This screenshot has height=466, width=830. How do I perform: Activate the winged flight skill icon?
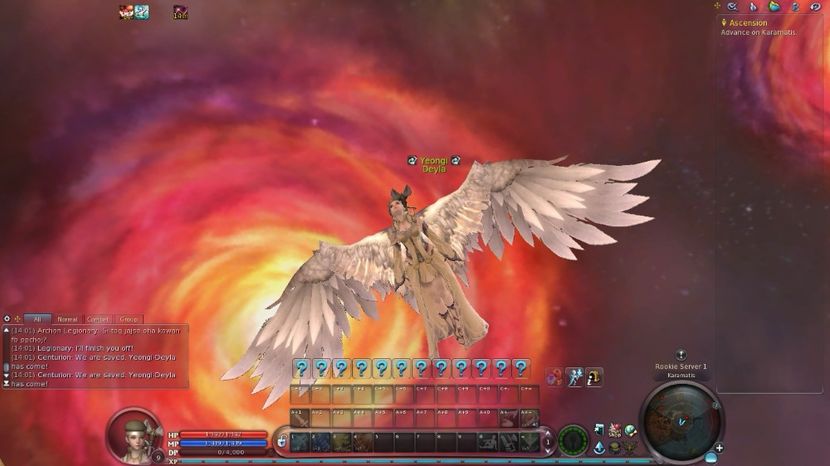tap(574, 377)
